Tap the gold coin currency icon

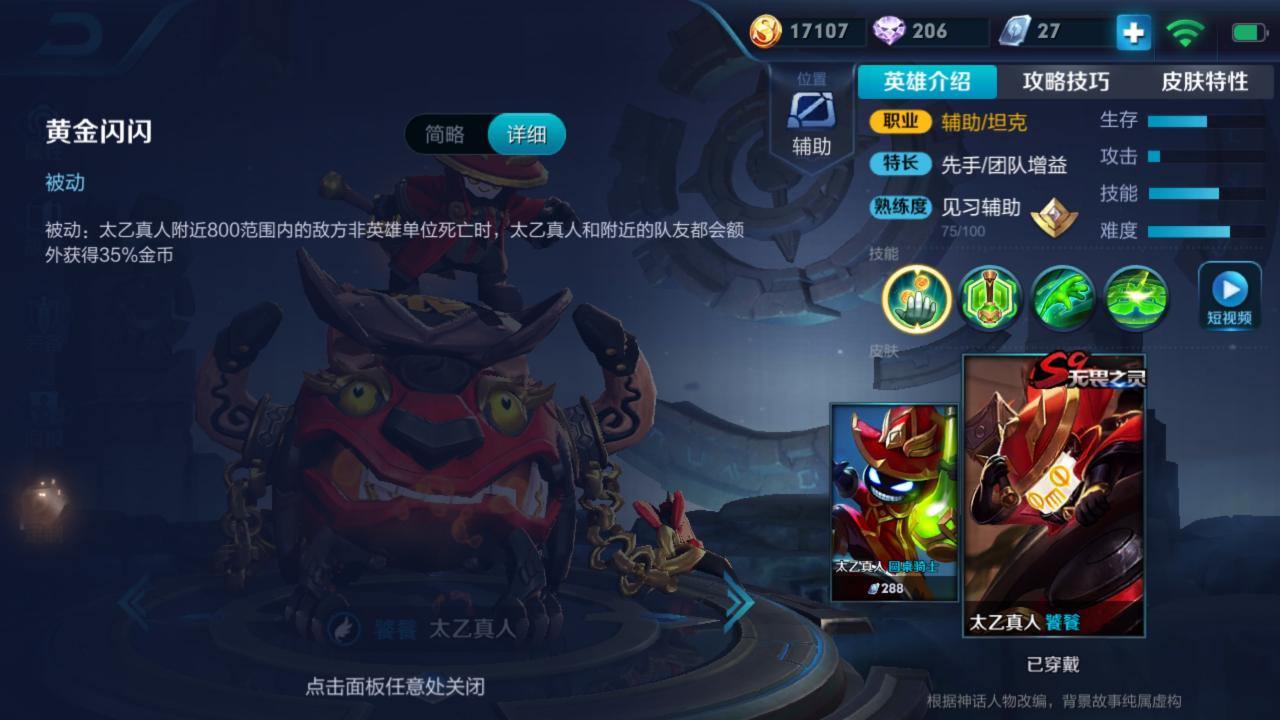point(766,31)
